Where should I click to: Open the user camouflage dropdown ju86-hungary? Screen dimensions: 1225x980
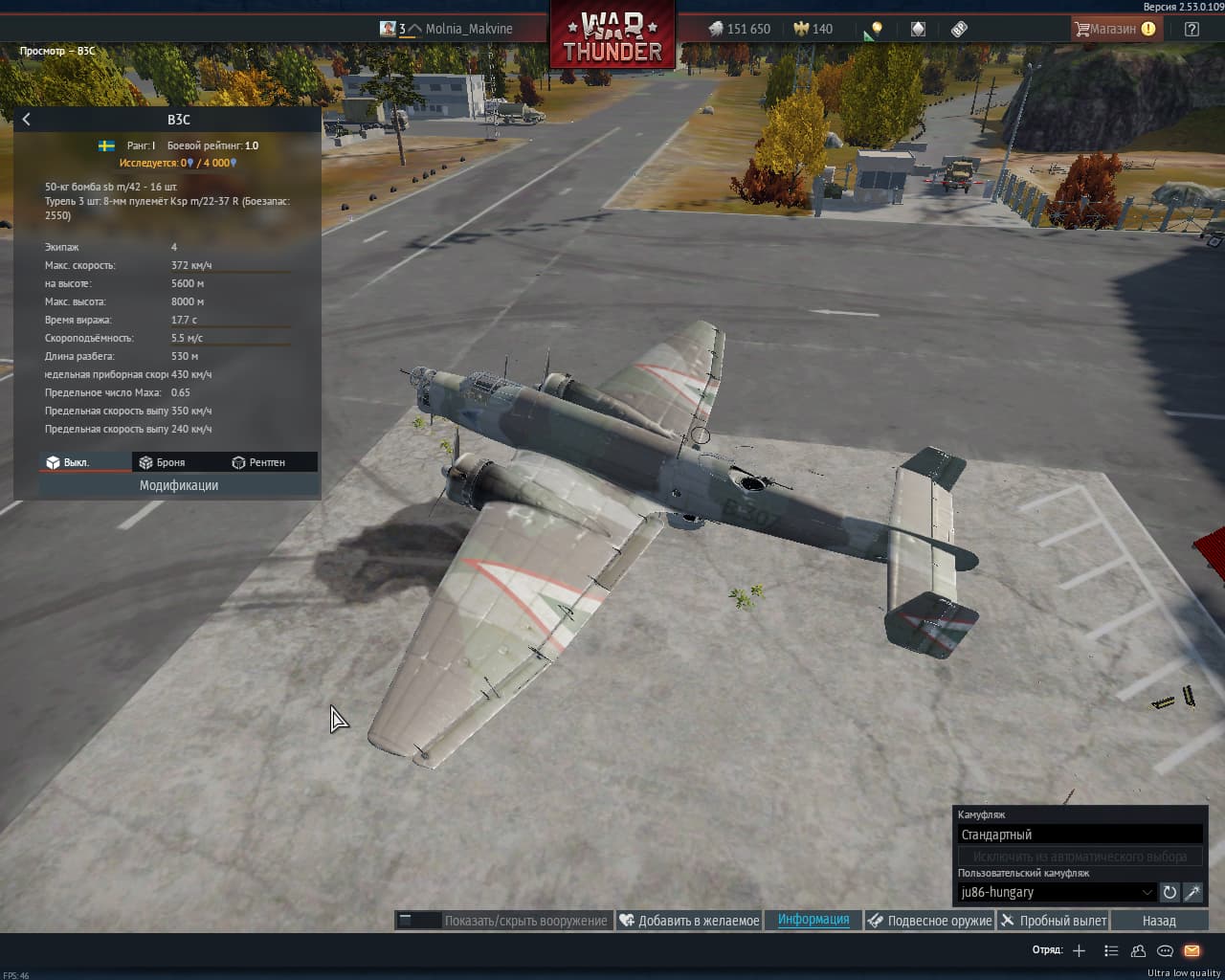(x=1057, y=892)
